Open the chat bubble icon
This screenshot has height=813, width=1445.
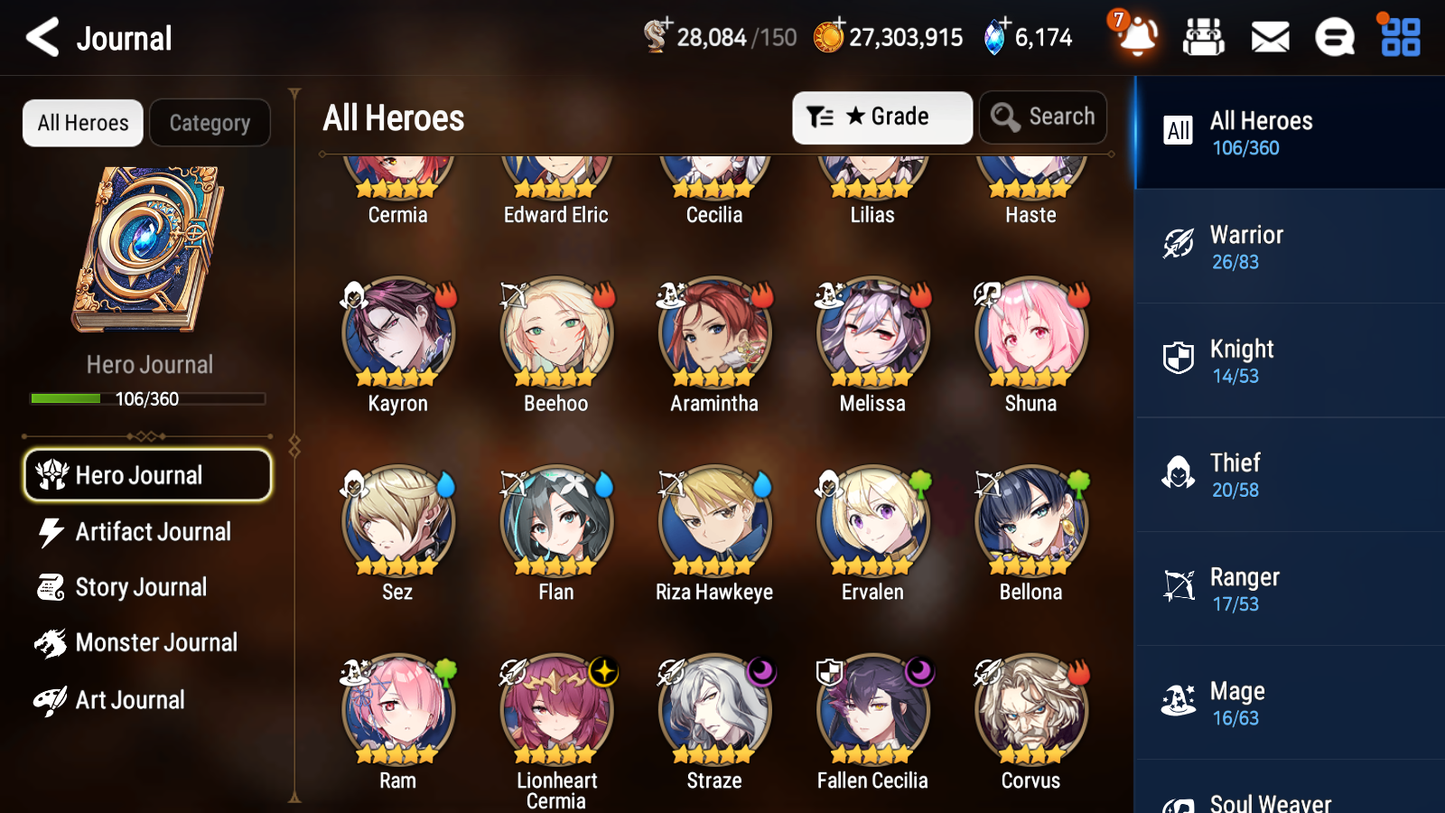click(1334, 36)
